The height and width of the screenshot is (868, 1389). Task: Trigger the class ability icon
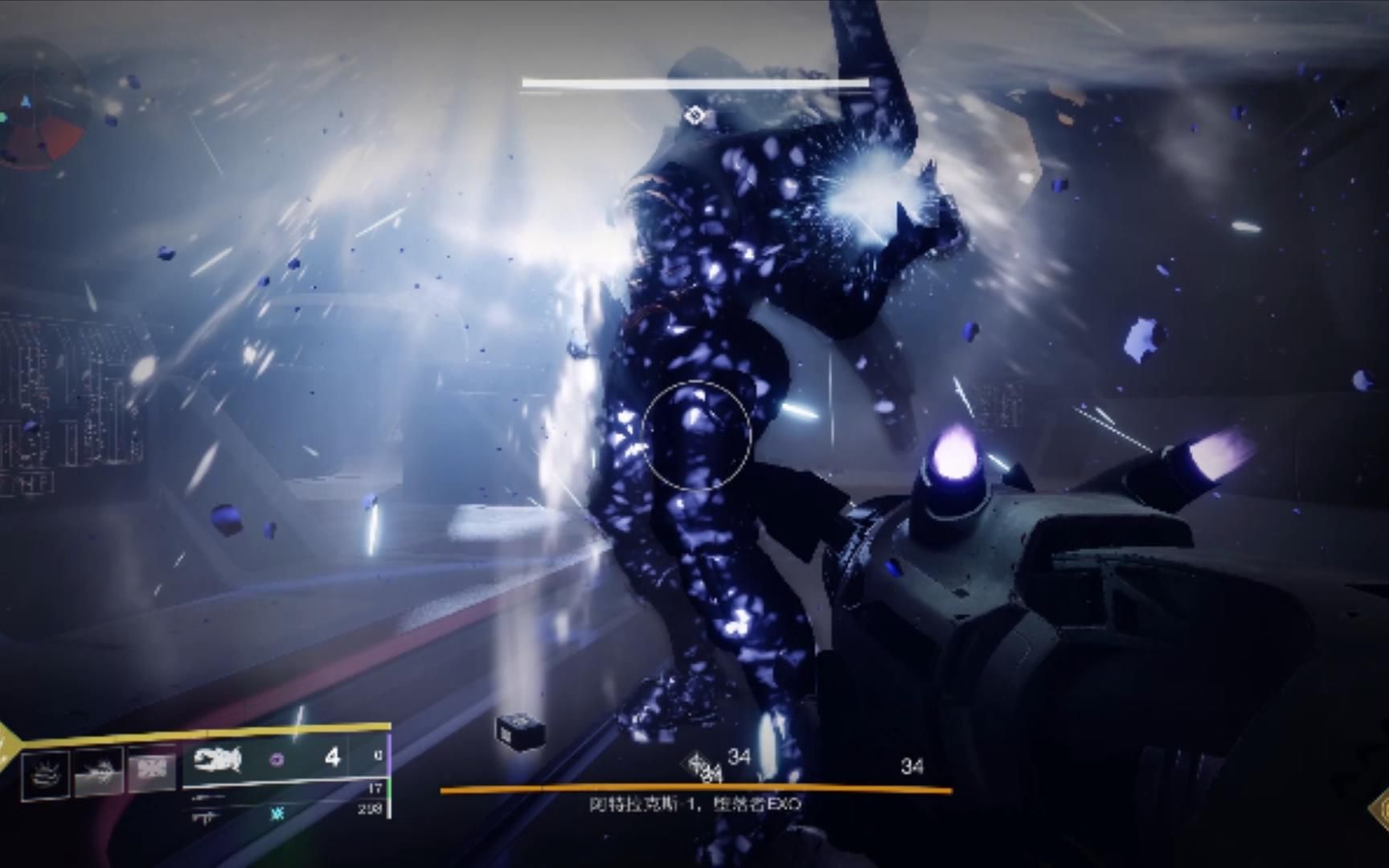[x=151, y=769]
